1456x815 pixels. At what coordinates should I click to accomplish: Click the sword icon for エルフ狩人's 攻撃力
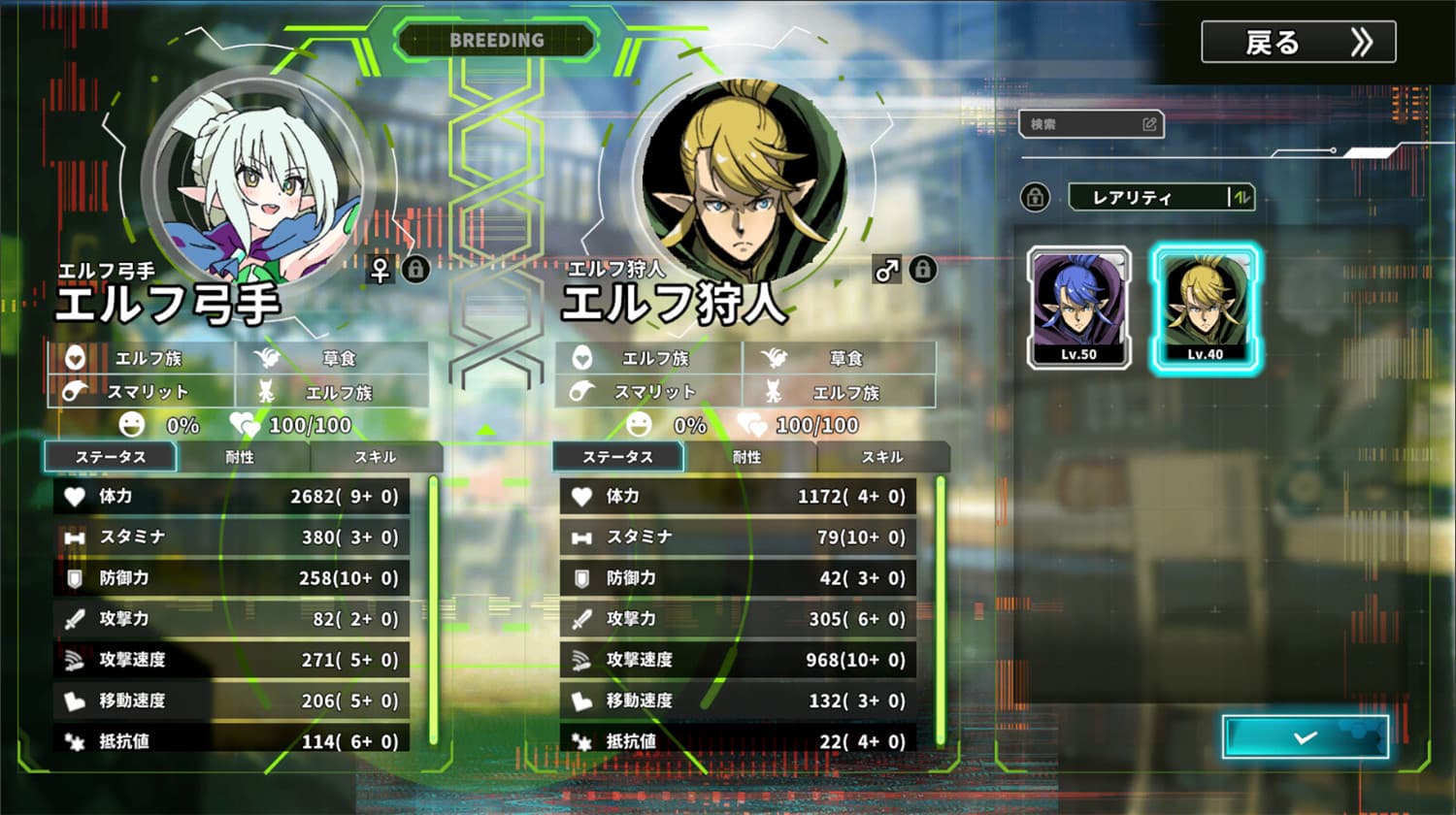pos(579,619)
